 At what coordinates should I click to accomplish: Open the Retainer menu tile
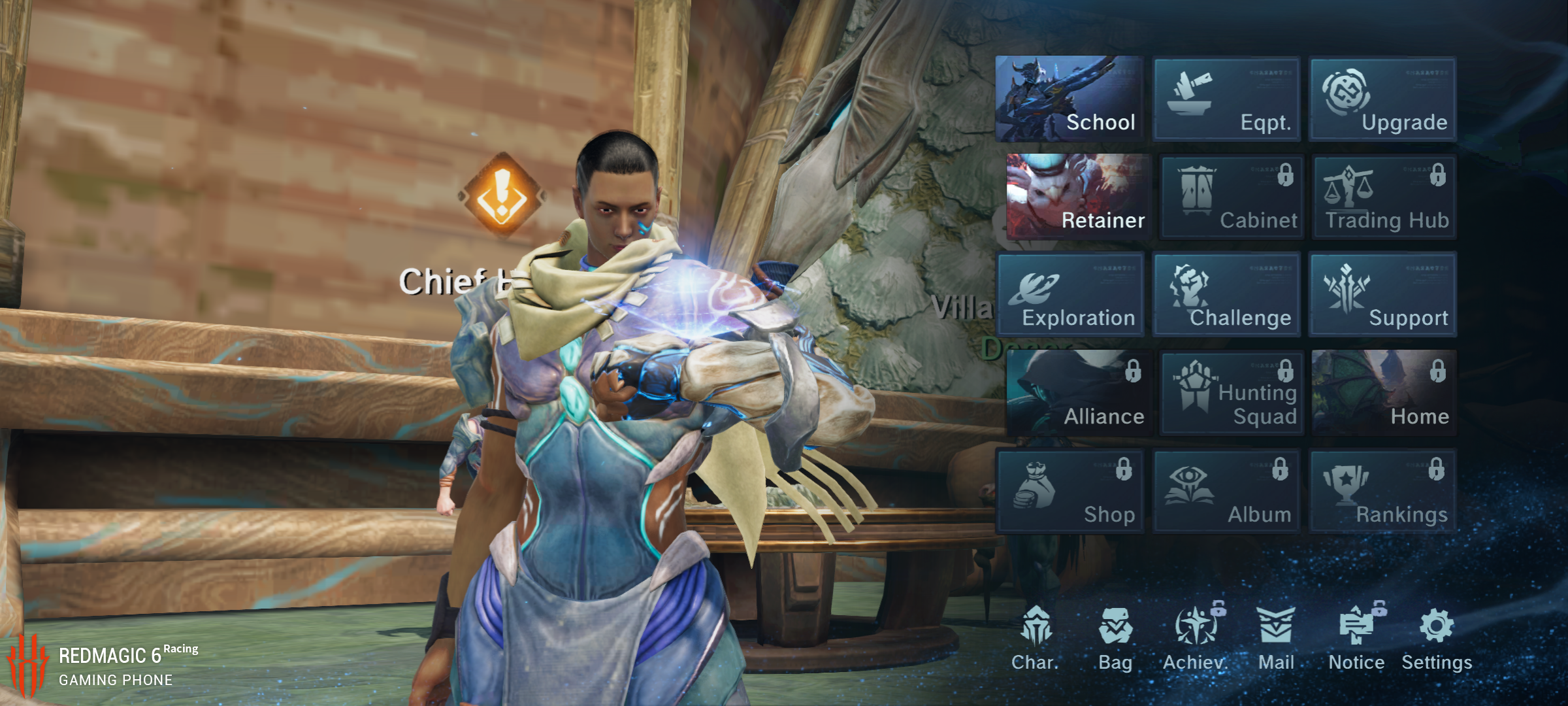pos(1077,197)
